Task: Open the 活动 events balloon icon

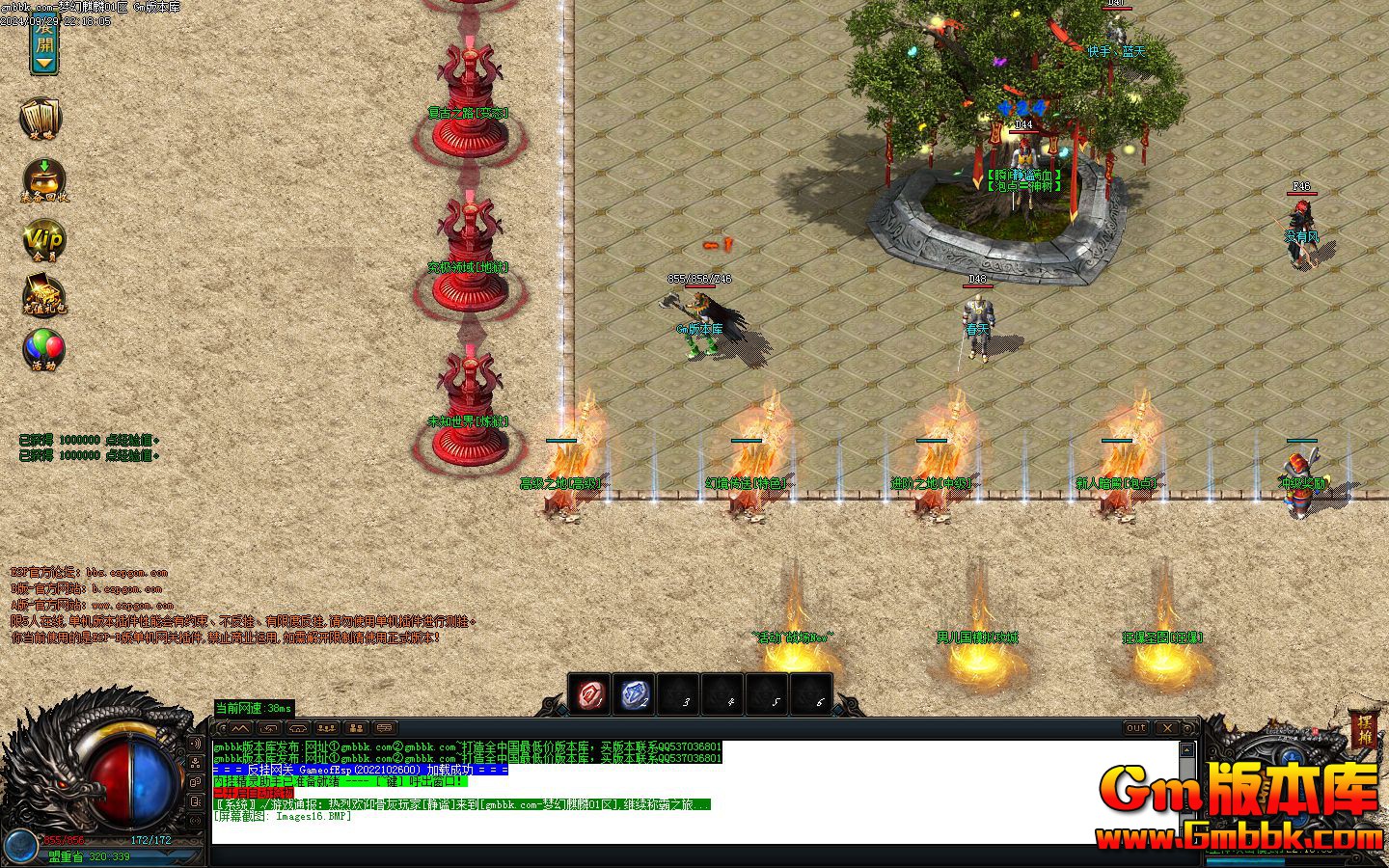Action: pyautogui.click(x=44, y=351)
